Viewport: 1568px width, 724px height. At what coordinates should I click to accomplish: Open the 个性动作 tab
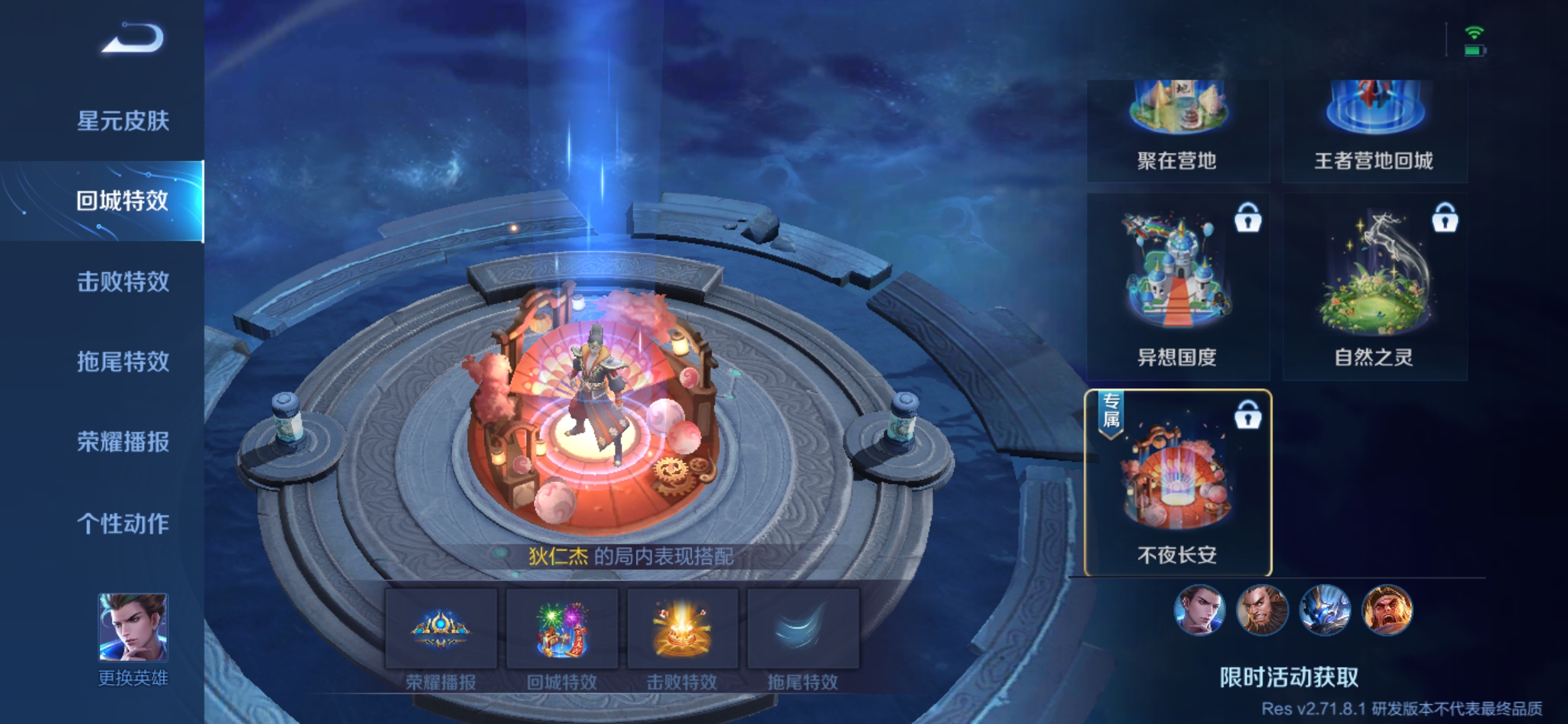[123, 524]
